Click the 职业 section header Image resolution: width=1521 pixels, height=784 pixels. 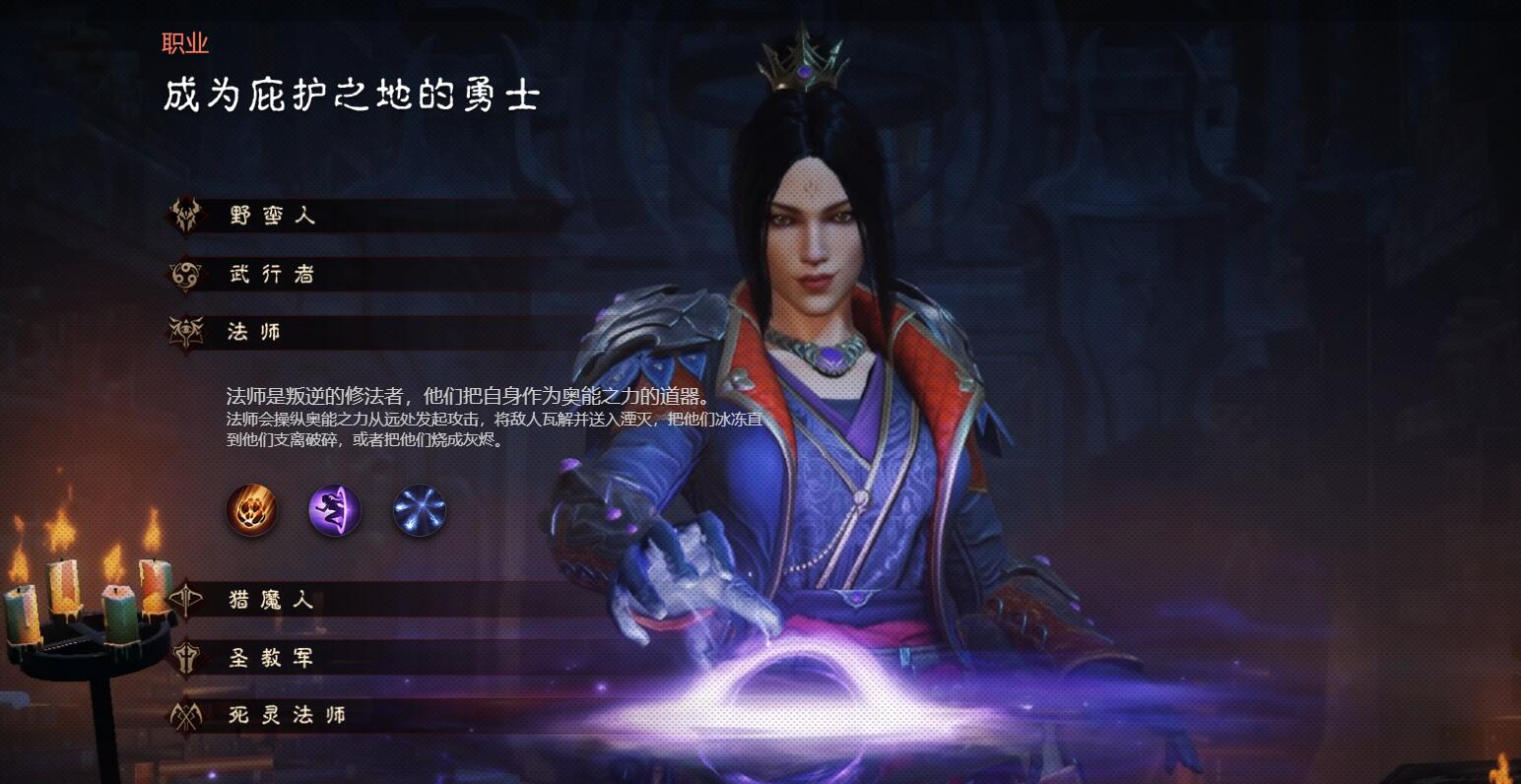[184, 43]
